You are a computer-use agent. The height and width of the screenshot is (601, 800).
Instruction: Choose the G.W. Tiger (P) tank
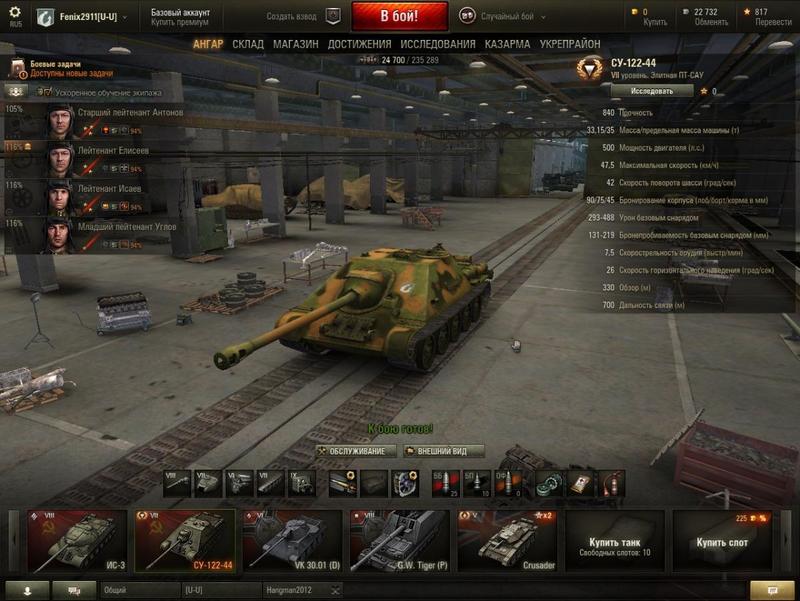click(398, 541)
